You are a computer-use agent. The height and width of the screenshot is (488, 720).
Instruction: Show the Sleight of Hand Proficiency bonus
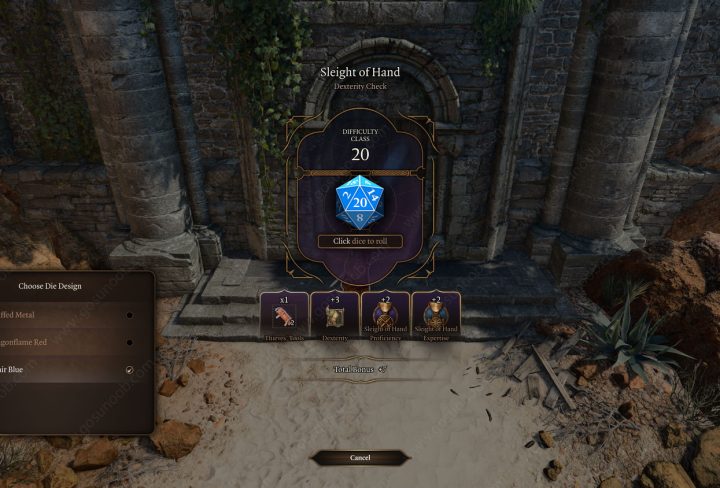pyautogui.click(x=385, y=317)
